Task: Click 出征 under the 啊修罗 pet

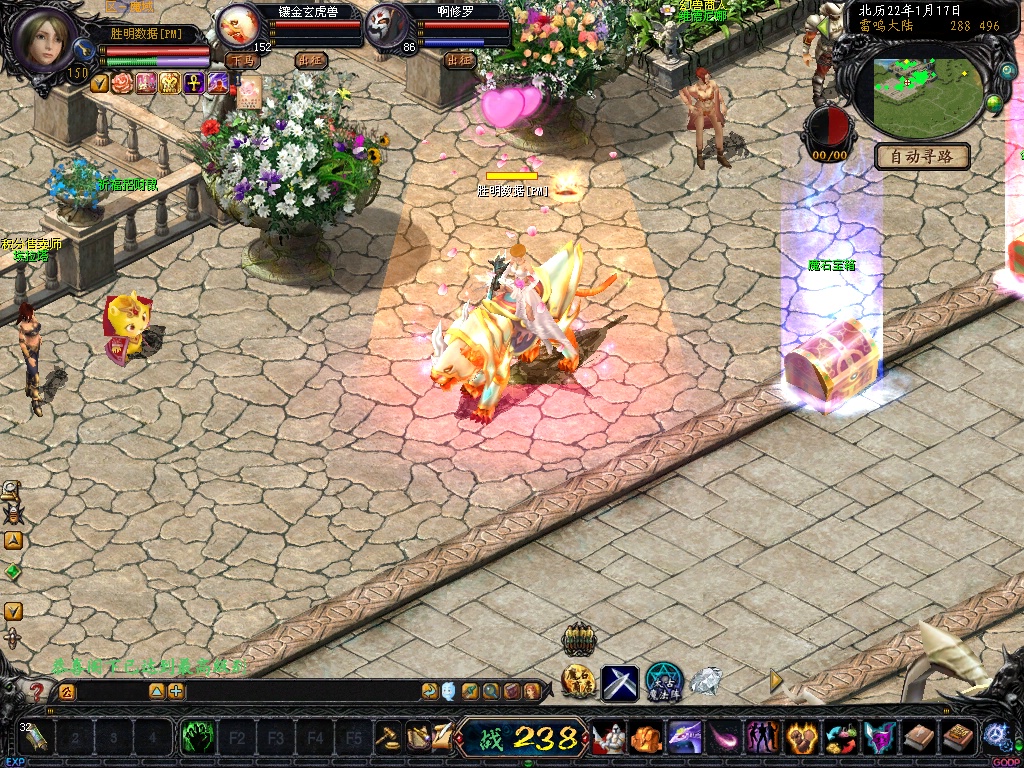Action: pyautogui.click(x=459, y=60)
